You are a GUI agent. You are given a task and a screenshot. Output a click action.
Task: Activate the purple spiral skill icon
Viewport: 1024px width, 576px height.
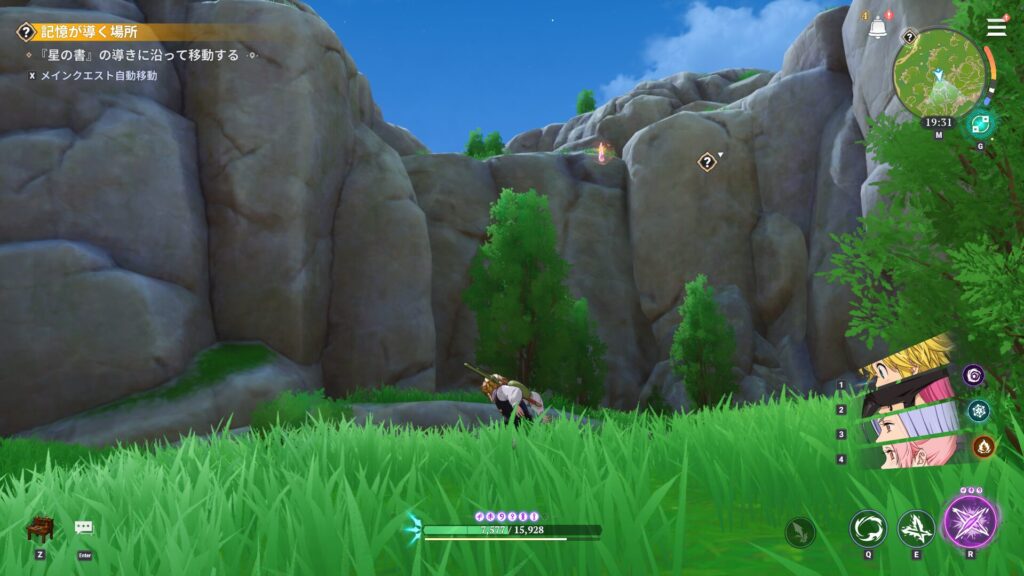[x=974, y=374]
